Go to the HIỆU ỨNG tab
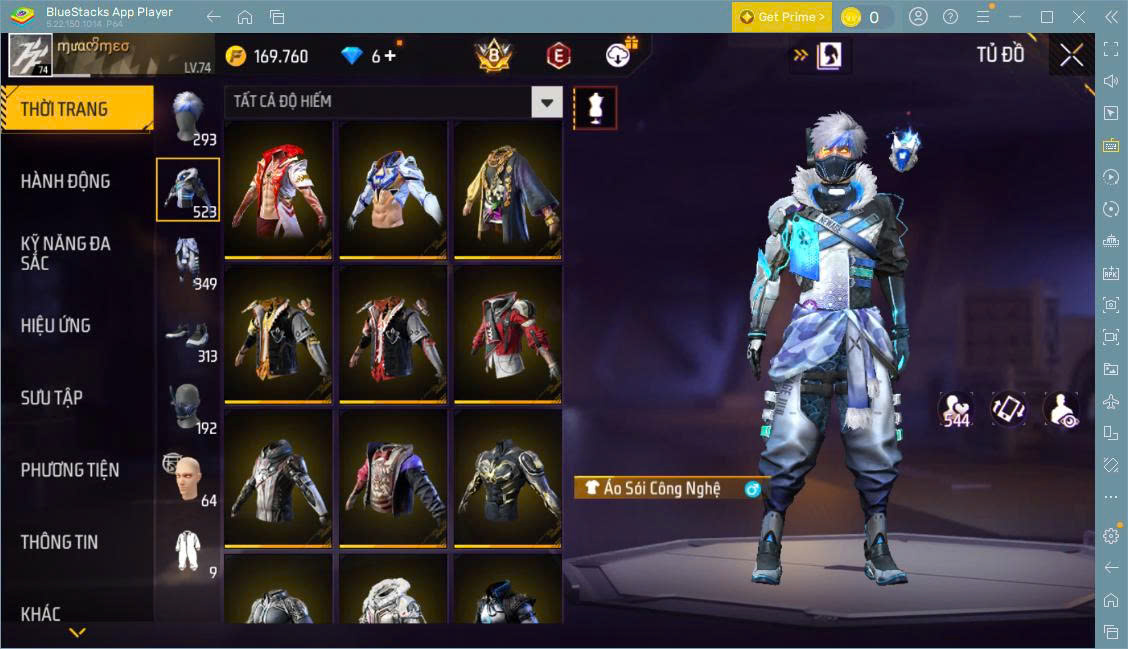The height and width of the screenshot is (649, 1128). pyautogui.click(x=56, y=325)
